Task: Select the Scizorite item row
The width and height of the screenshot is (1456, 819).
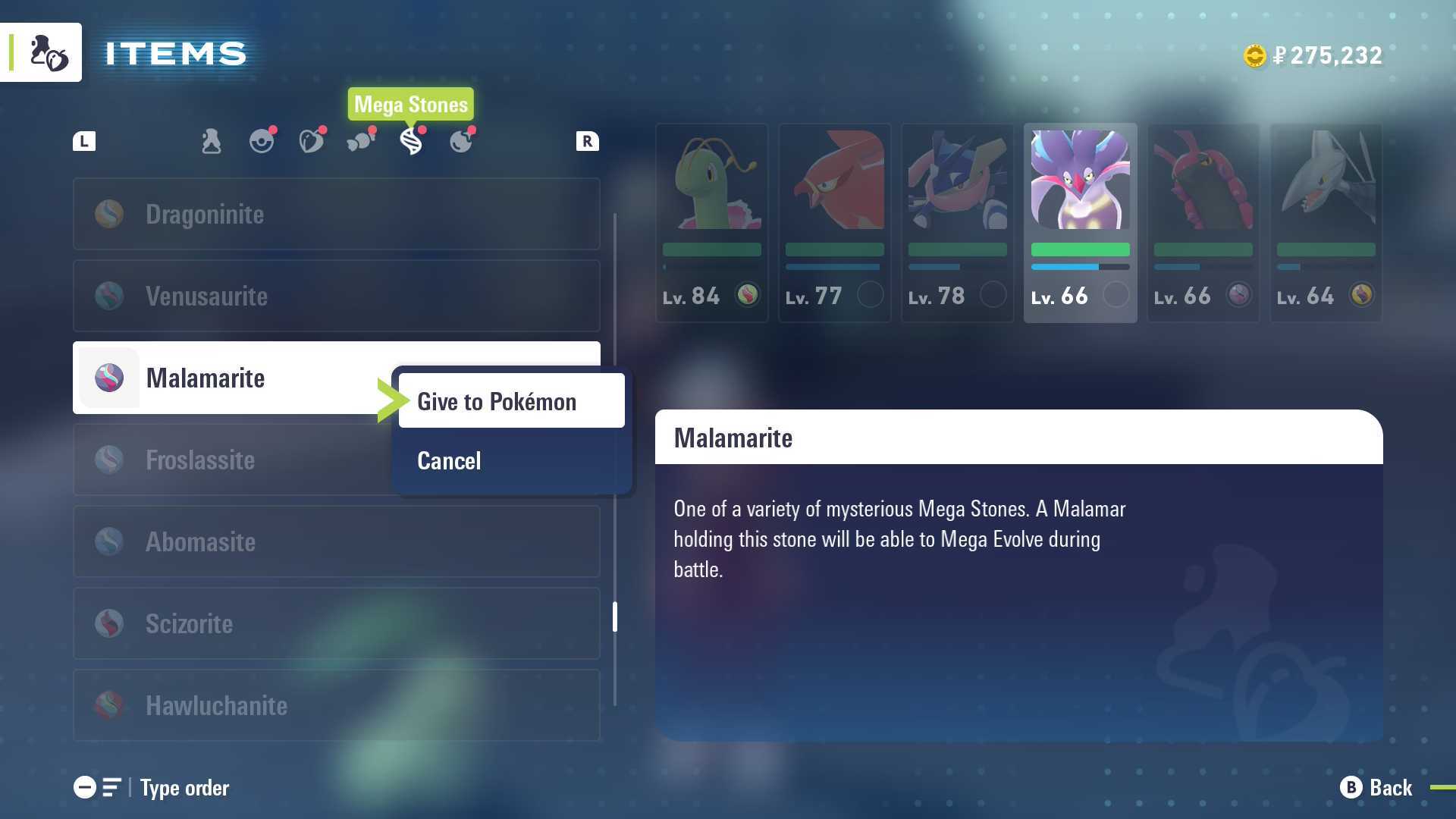Action: tap(336, 623)
